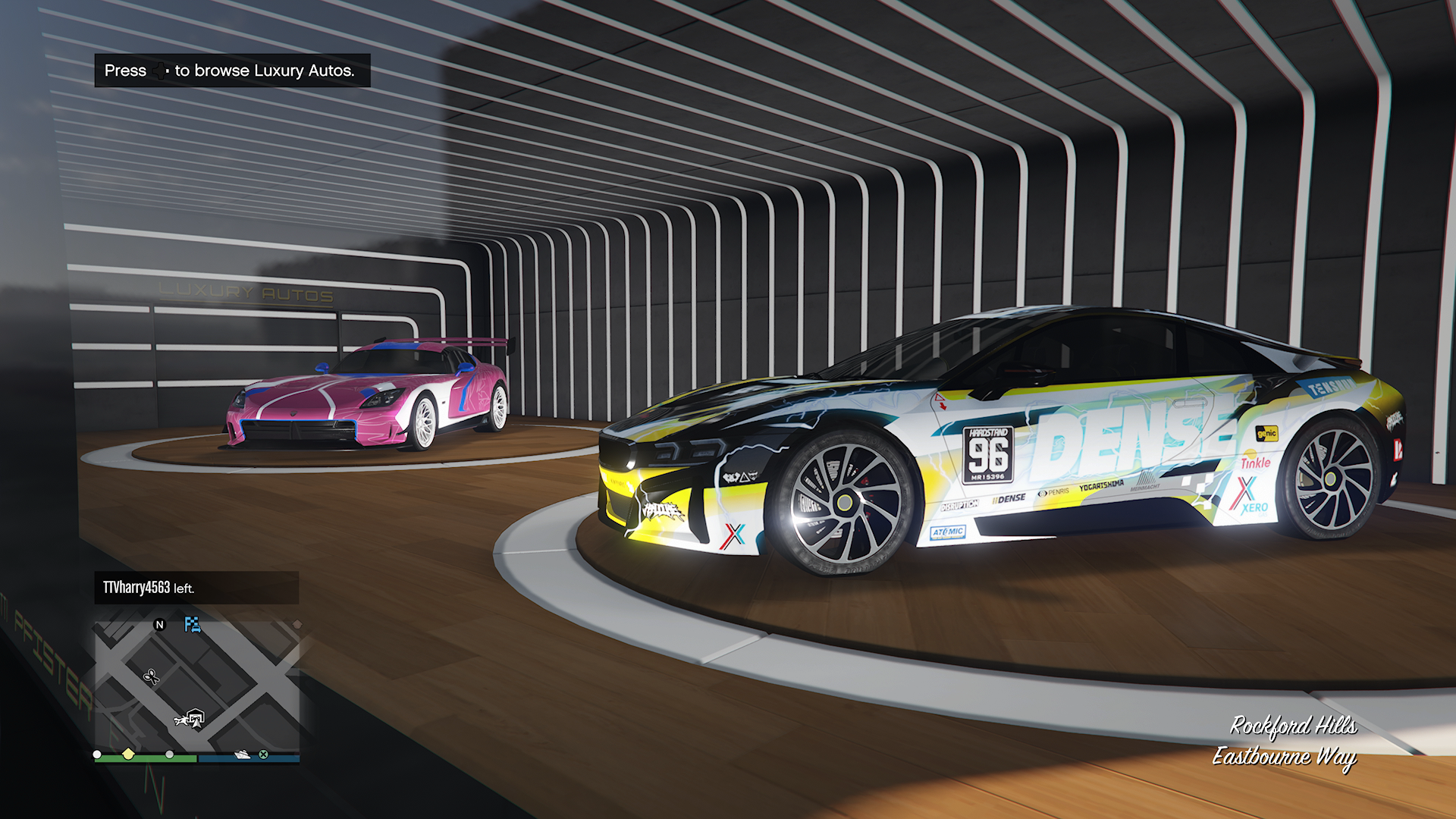Click the north compass indicator on minimap
This screenshot has height=819, width=1456.
point(159,625)
